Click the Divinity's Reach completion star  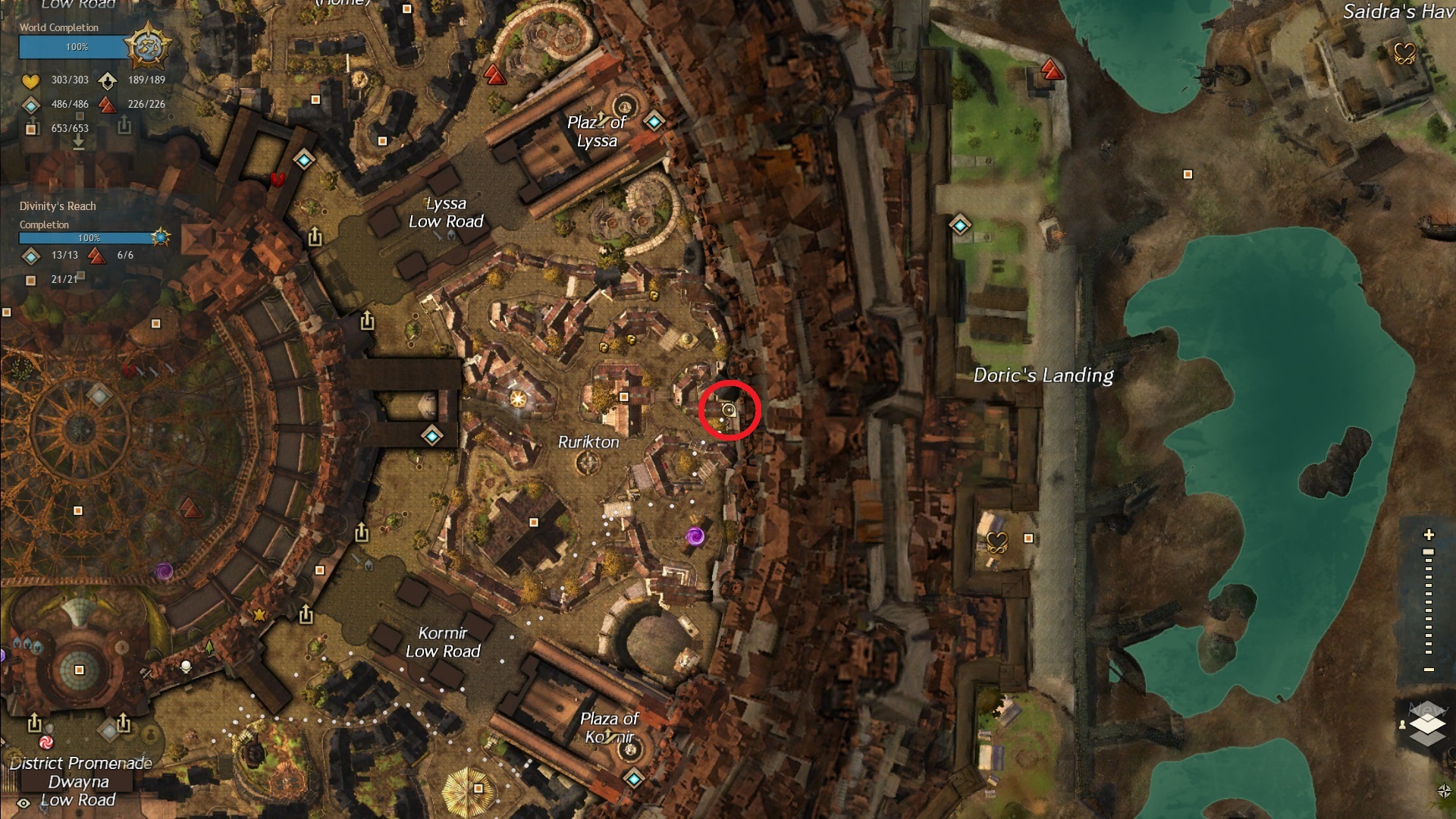[x=160, y=237]
